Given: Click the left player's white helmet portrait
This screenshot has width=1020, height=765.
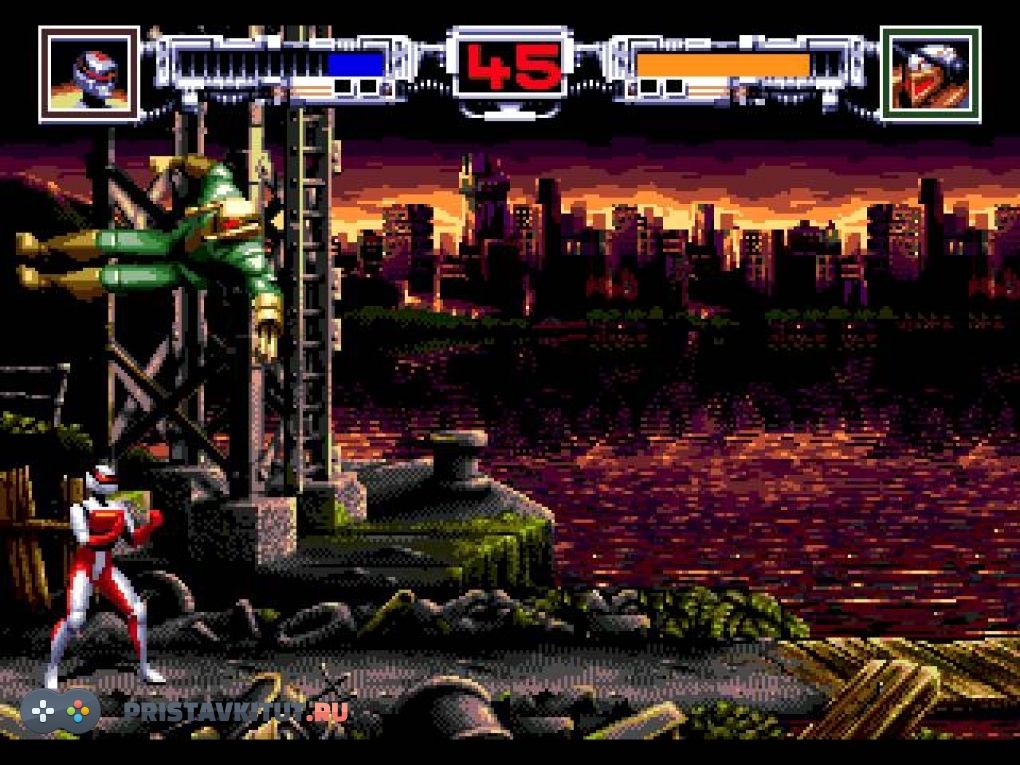Looking at the screenshot, I should (89, 73).
